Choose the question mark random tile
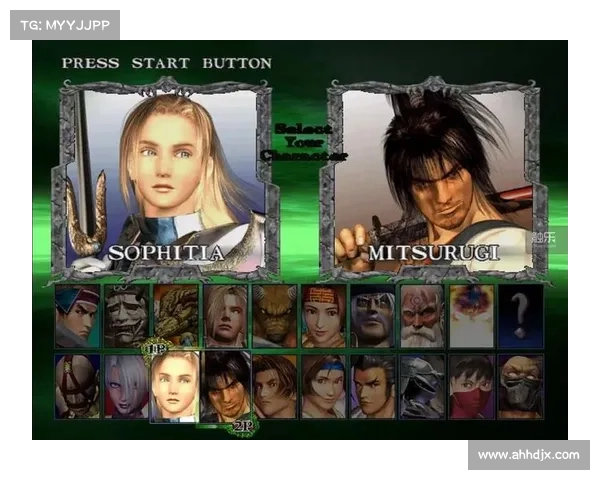600x480 pixels. [520, 316]
